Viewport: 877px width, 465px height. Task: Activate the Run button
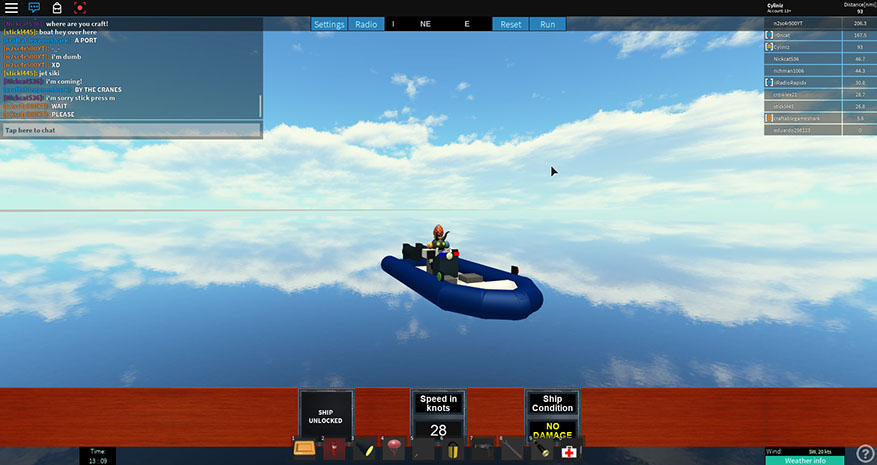point(547,24)
